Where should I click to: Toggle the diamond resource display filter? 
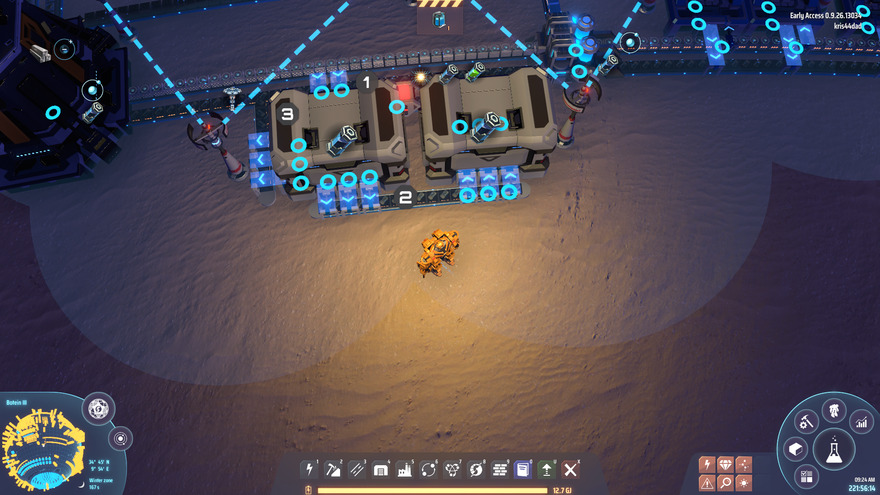[725, 464]
